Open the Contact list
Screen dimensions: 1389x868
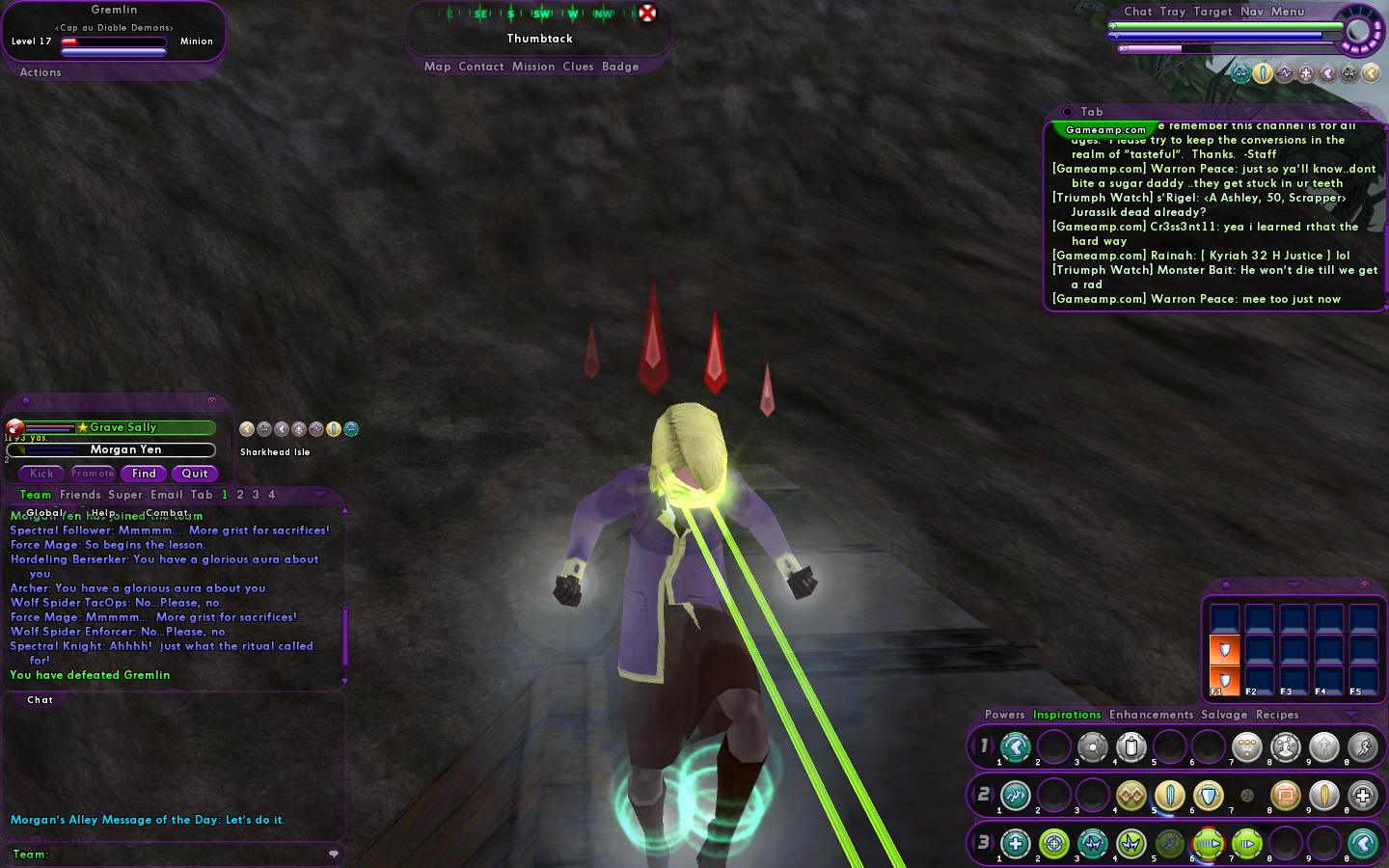coord(481,67)
